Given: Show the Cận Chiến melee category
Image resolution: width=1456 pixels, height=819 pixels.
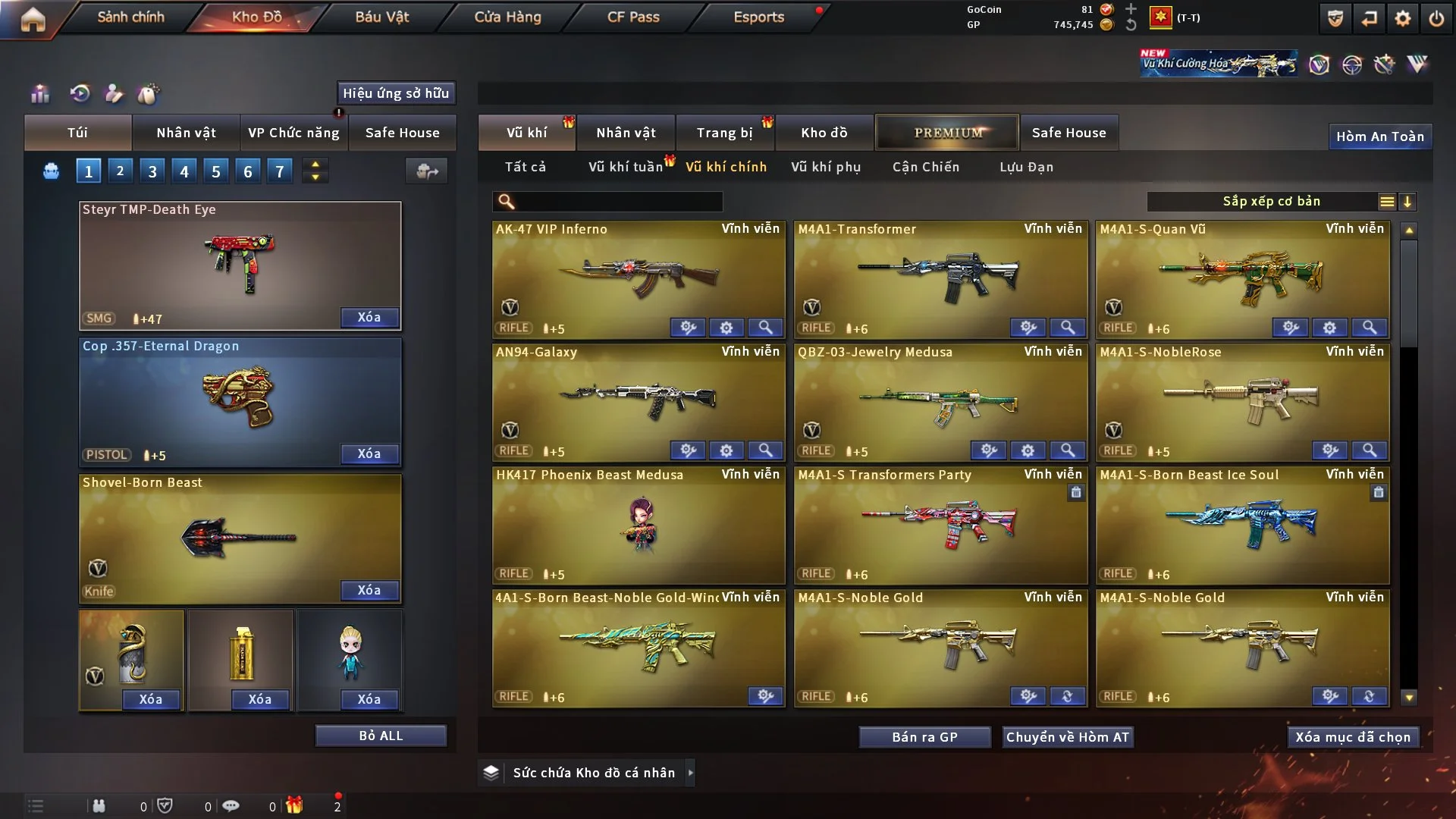Looking at the screenshot, I should [926, 167].
